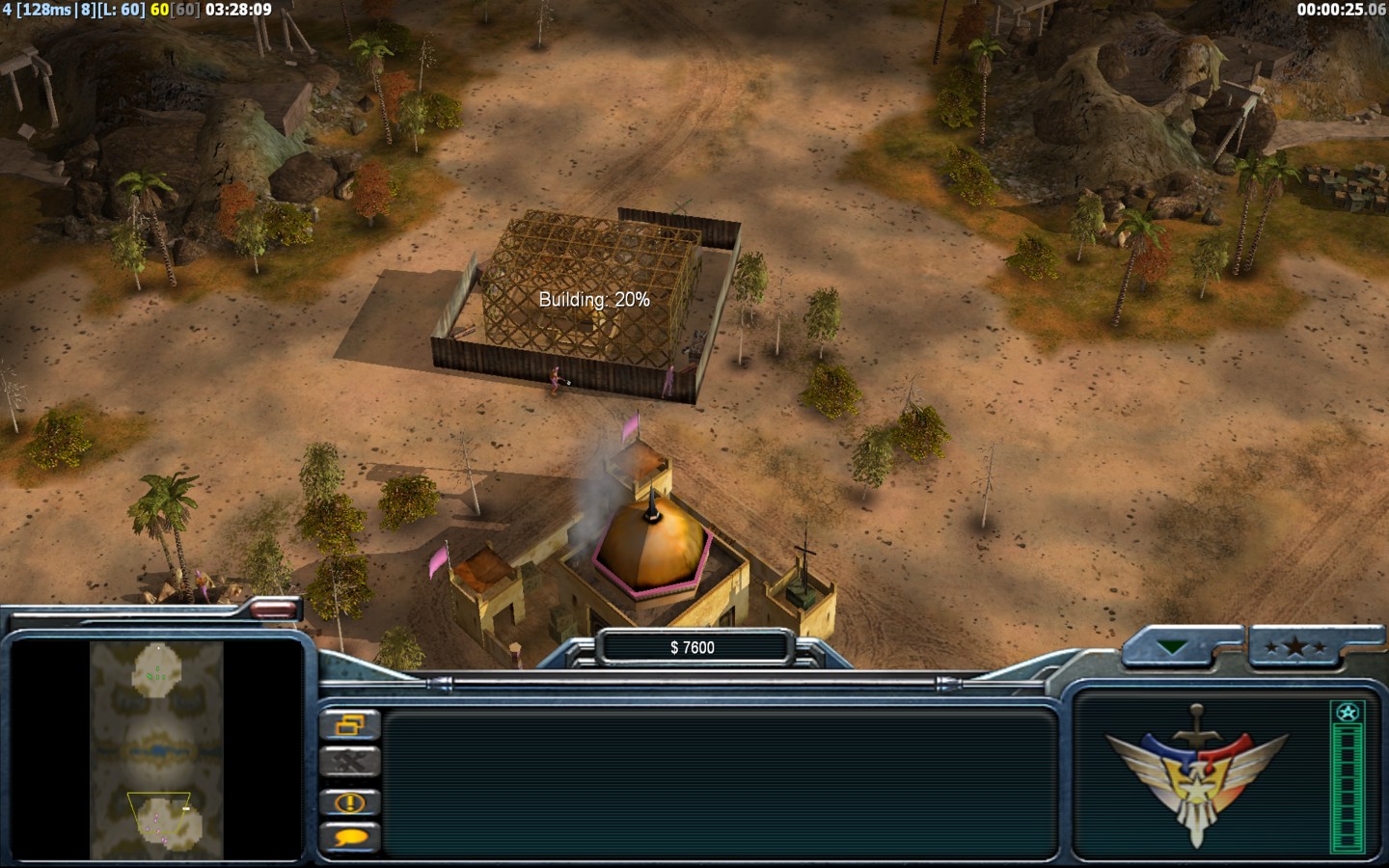This screenshot has width=1389, height=868.
Task: Click the blue river in the minimap center
Action: point(155,749)
